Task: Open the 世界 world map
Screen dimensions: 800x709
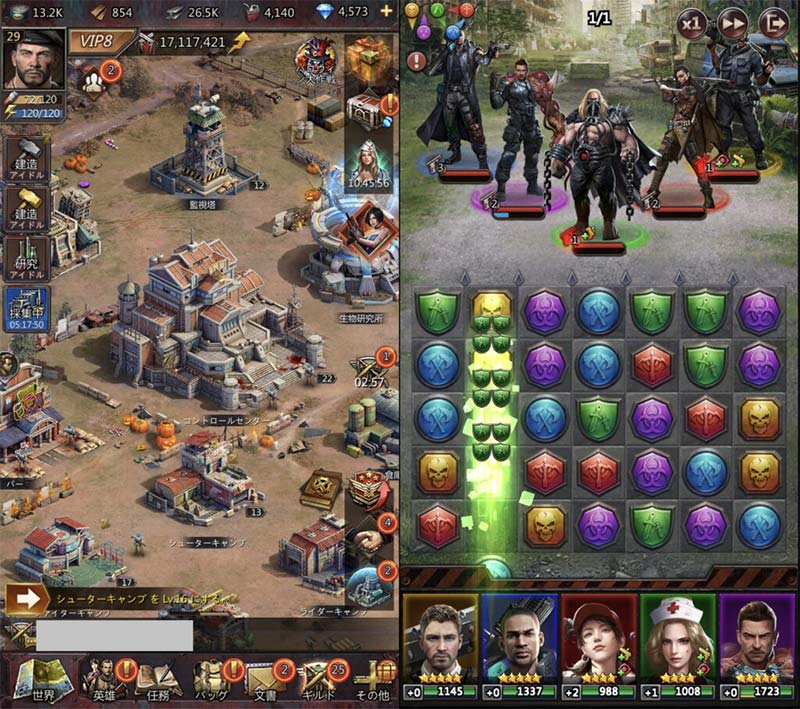Action: pyautogui.click(x=36, y=679)
